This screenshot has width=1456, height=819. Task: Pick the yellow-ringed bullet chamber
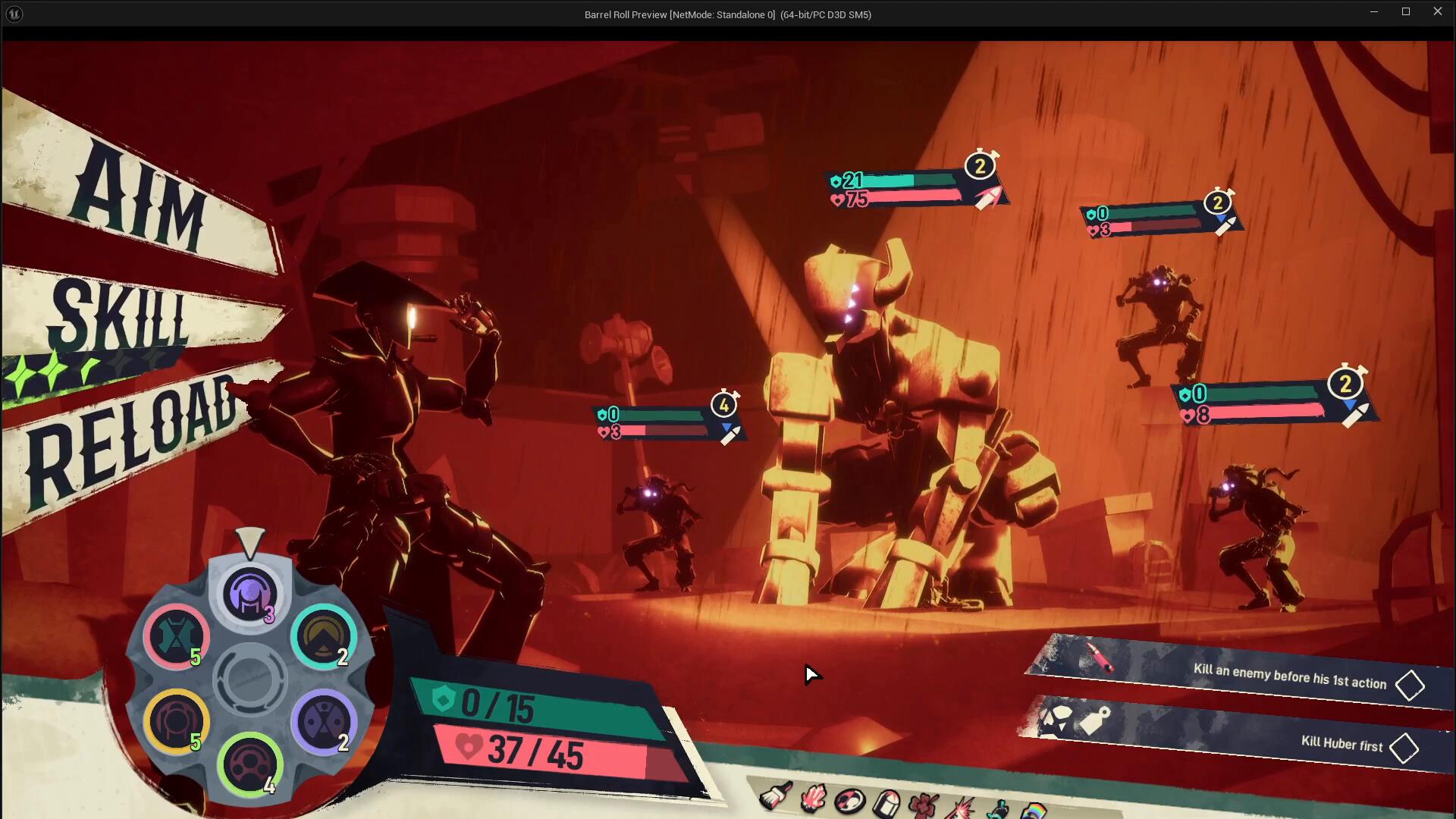(176, 722)
